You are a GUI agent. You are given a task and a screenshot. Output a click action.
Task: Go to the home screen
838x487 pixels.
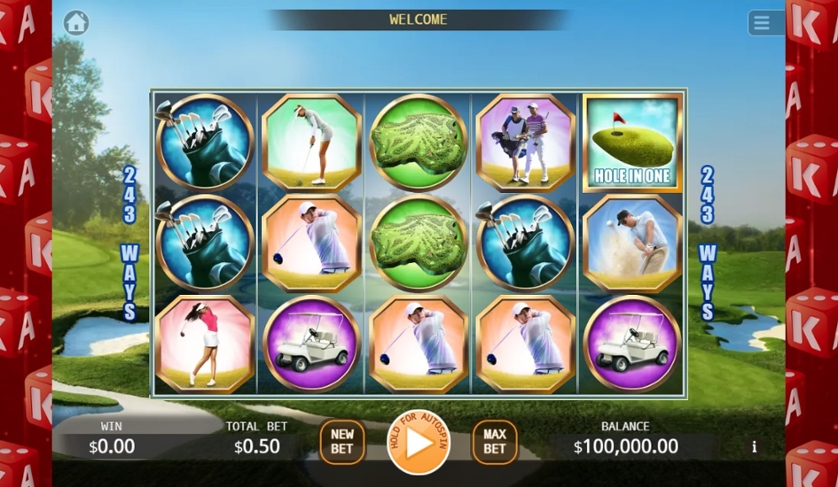coord(76,22)
